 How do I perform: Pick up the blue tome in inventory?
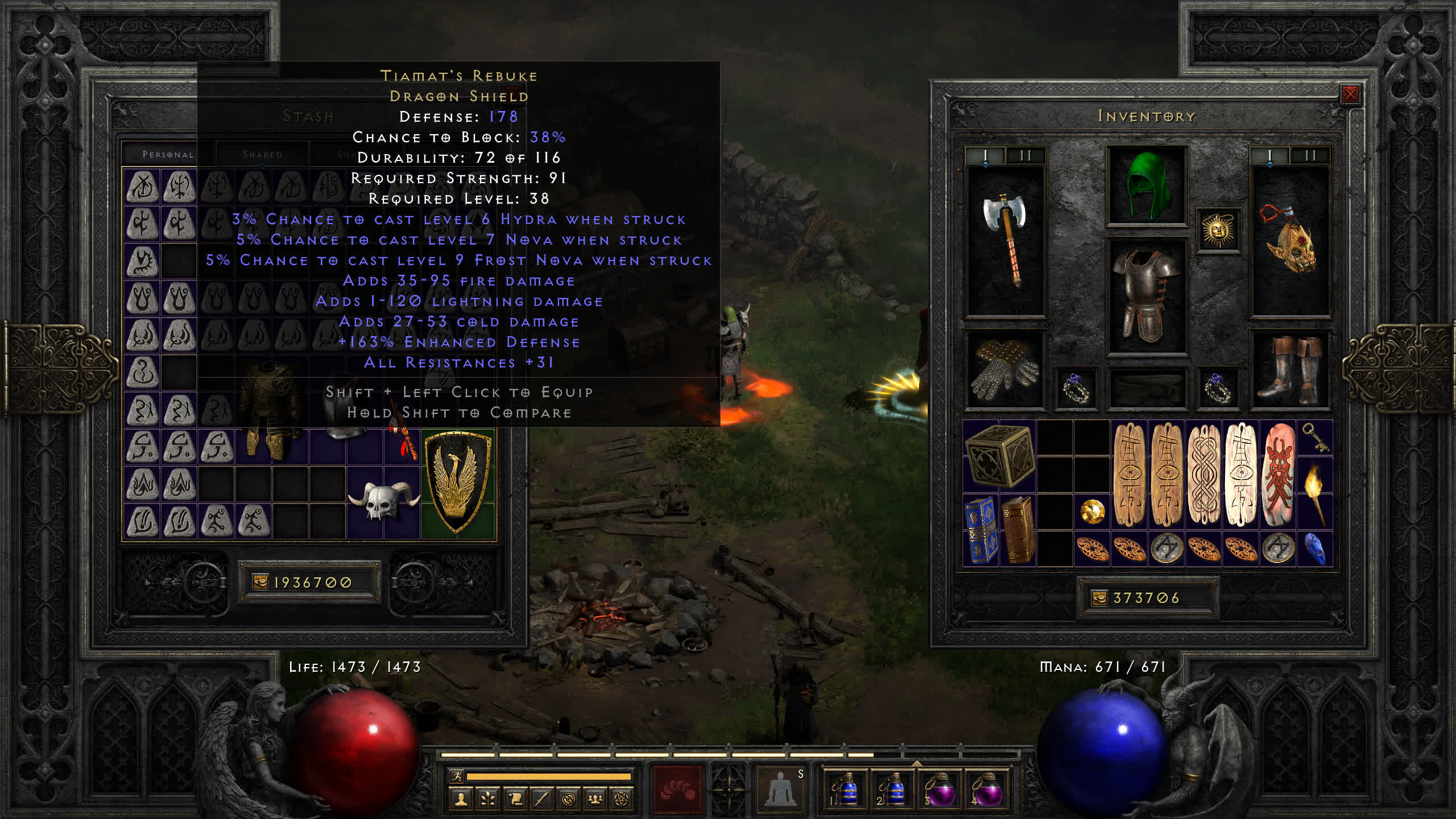click(x=981, y=530)
